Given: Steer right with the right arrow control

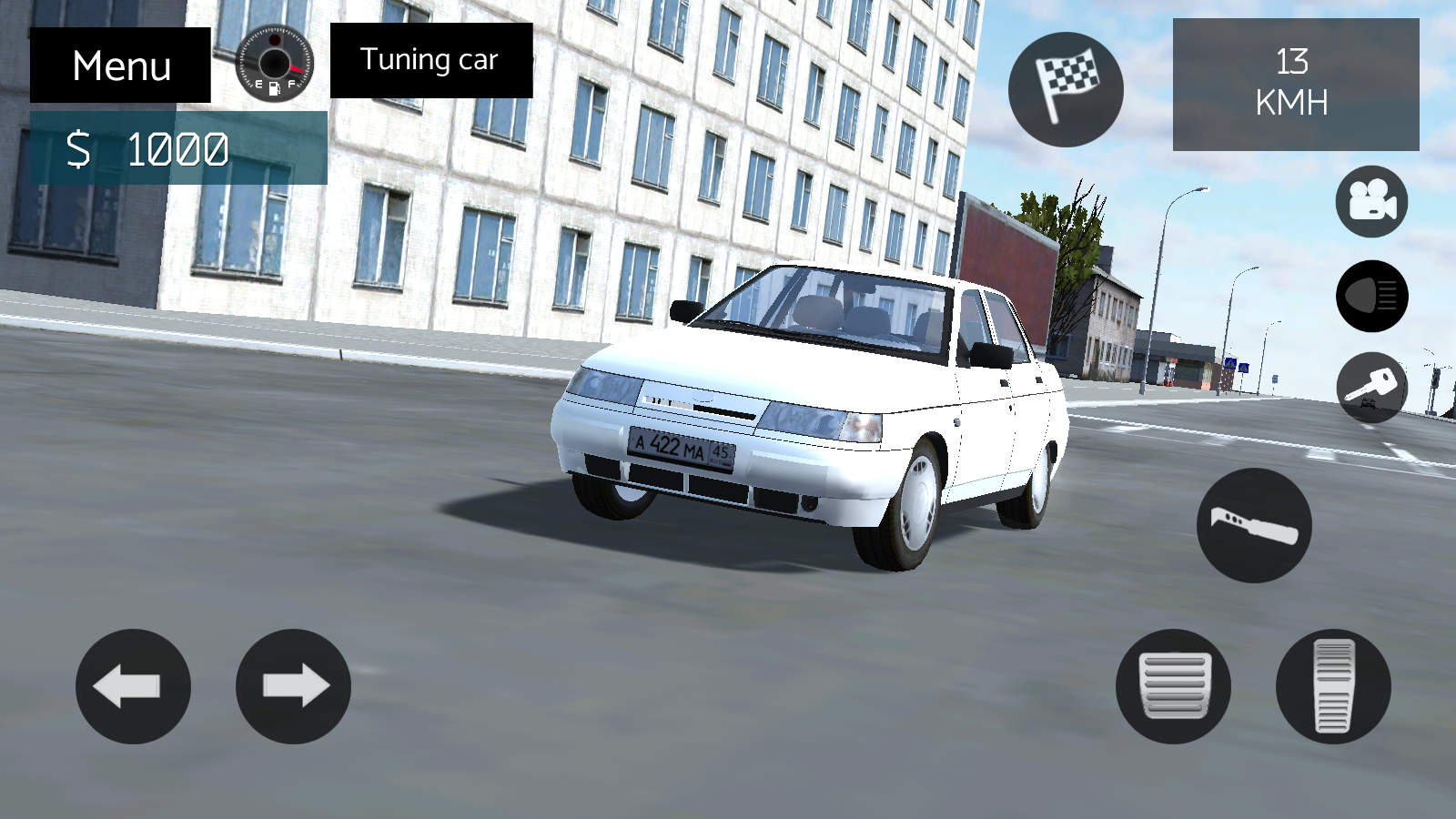Looking at the screenshot, I should click(291, 687).
